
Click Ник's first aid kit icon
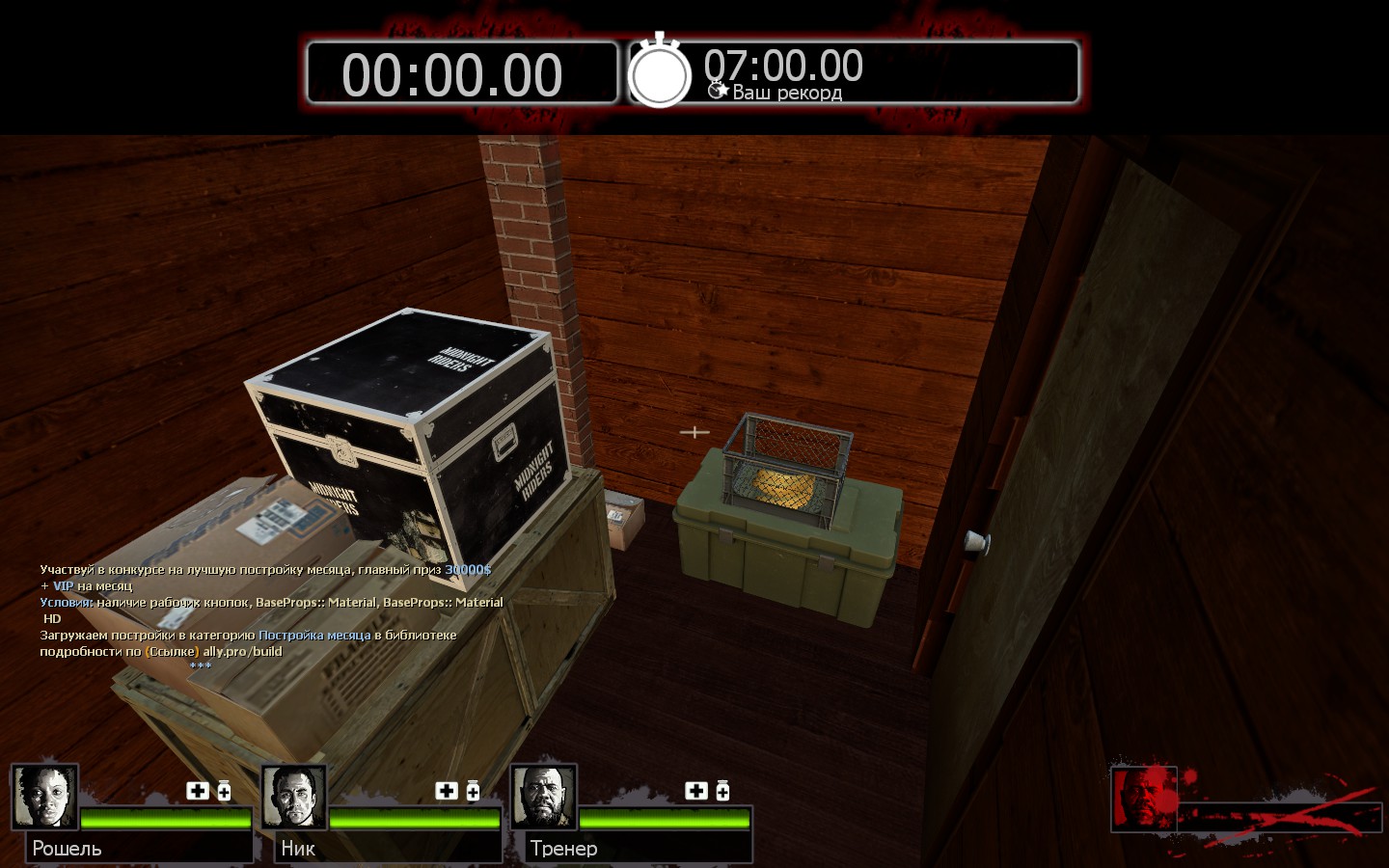(x=447, y=791)
